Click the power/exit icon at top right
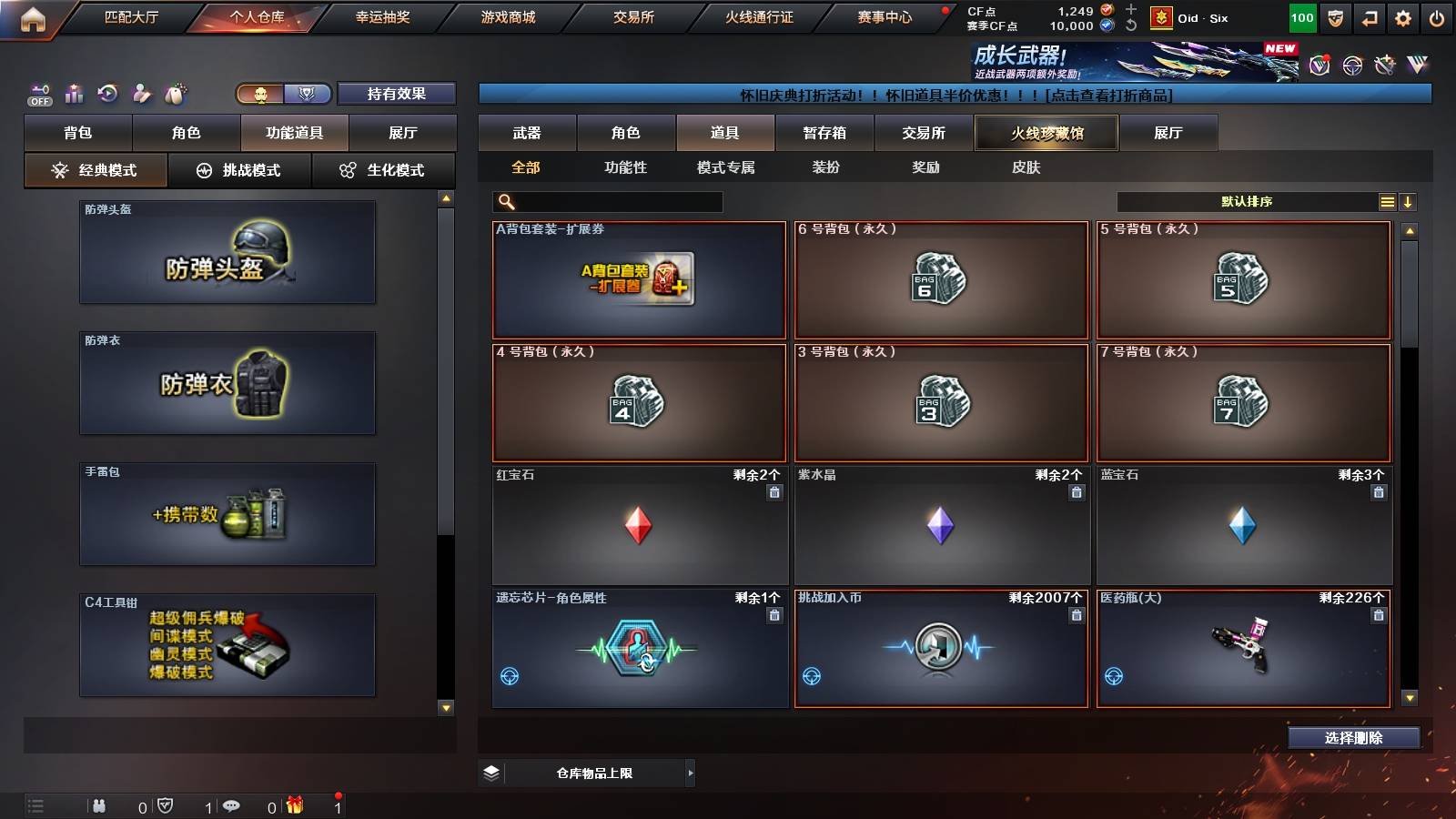 click(1438, 16)
